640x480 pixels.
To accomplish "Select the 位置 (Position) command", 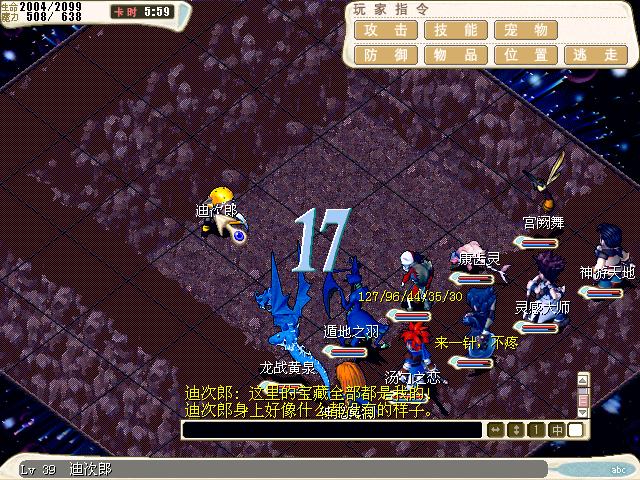I will click(x=525, y=55).
